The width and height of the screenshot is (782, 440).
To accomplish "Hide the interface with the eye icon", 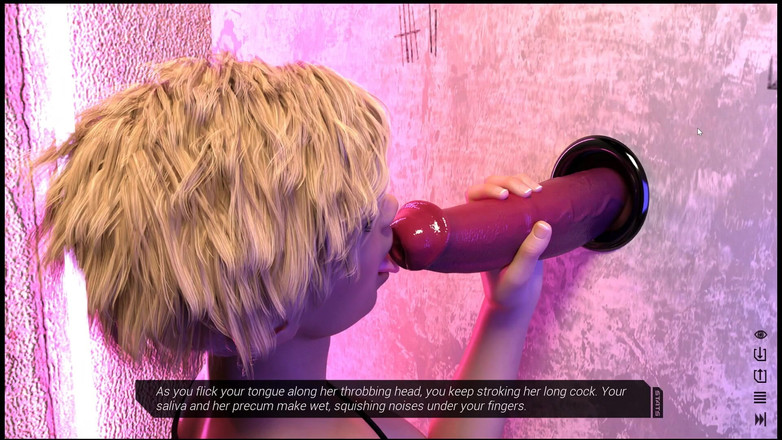I will (760, 335).
